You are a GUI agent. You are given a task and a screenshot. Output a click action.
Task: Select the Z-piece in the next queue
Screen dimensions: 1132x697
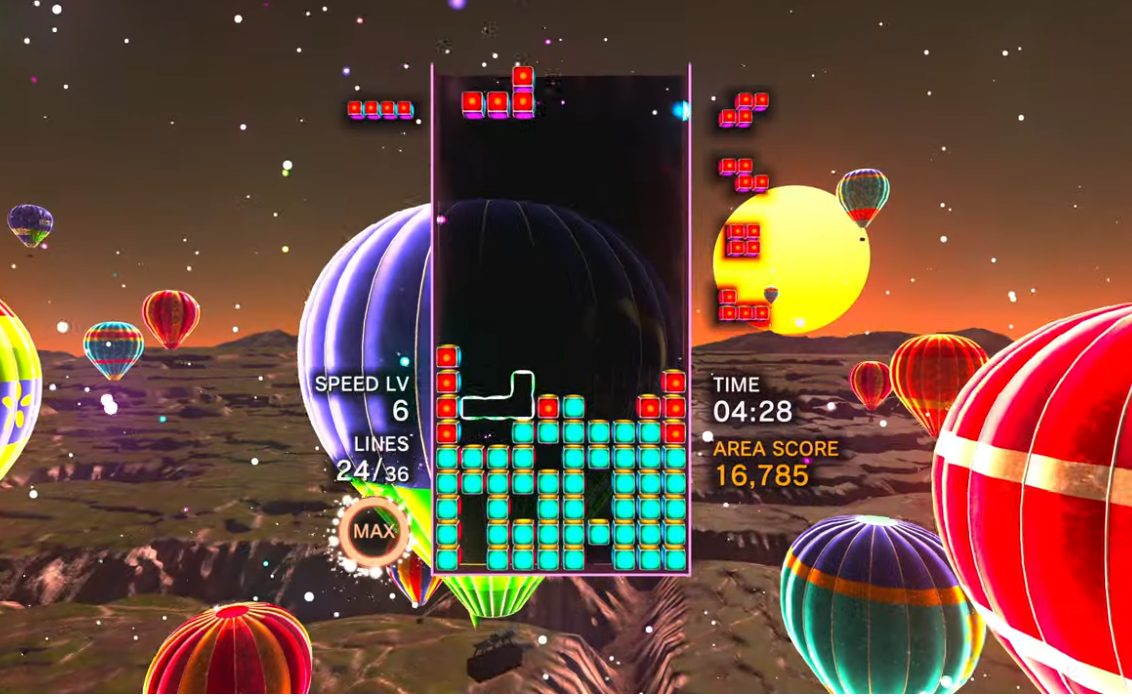coord(744,174)
